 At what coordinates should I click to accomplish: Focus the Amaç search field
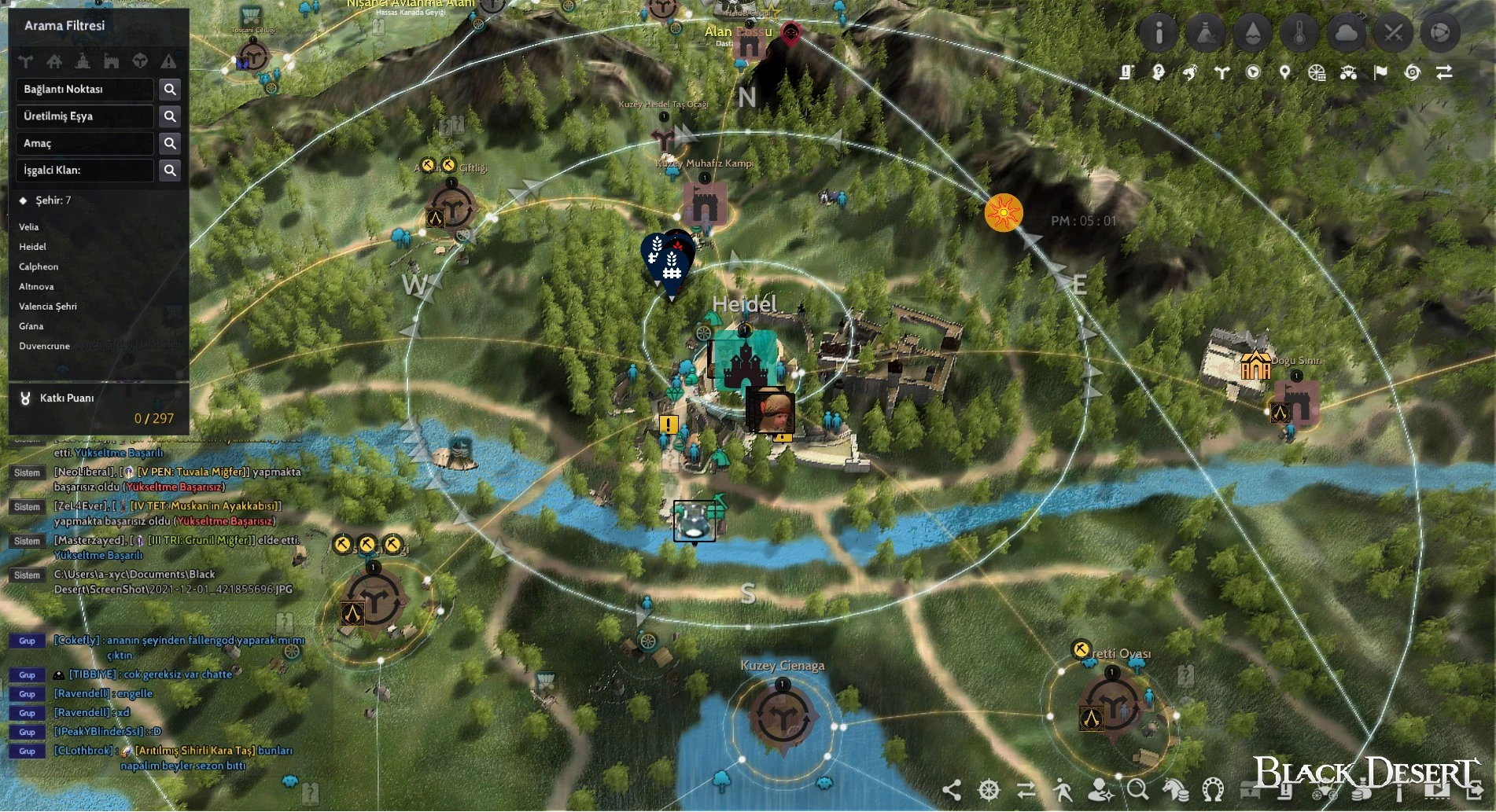tap(85, 144)
